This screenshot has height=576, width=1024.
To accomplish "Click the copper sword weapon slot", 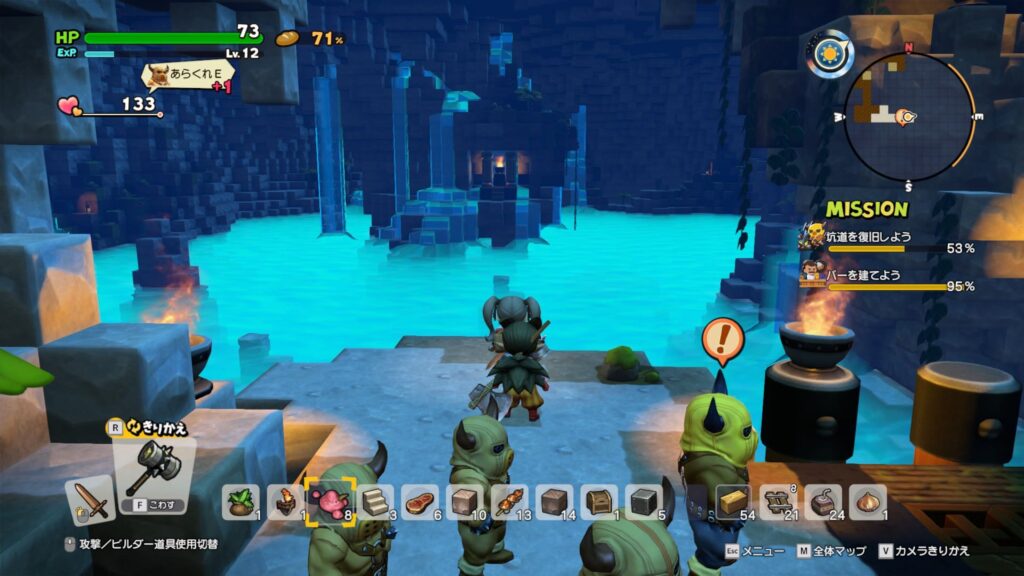I will tap(90, 499).
